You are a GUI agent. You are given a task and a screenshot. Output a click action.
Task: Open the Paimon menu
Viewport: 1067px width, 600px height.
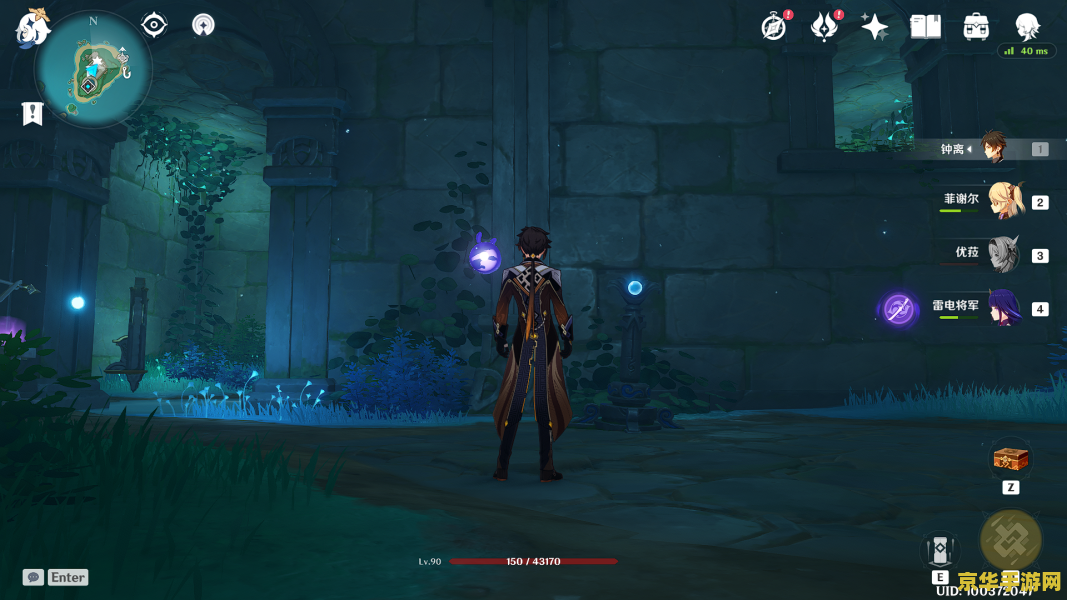33,29
